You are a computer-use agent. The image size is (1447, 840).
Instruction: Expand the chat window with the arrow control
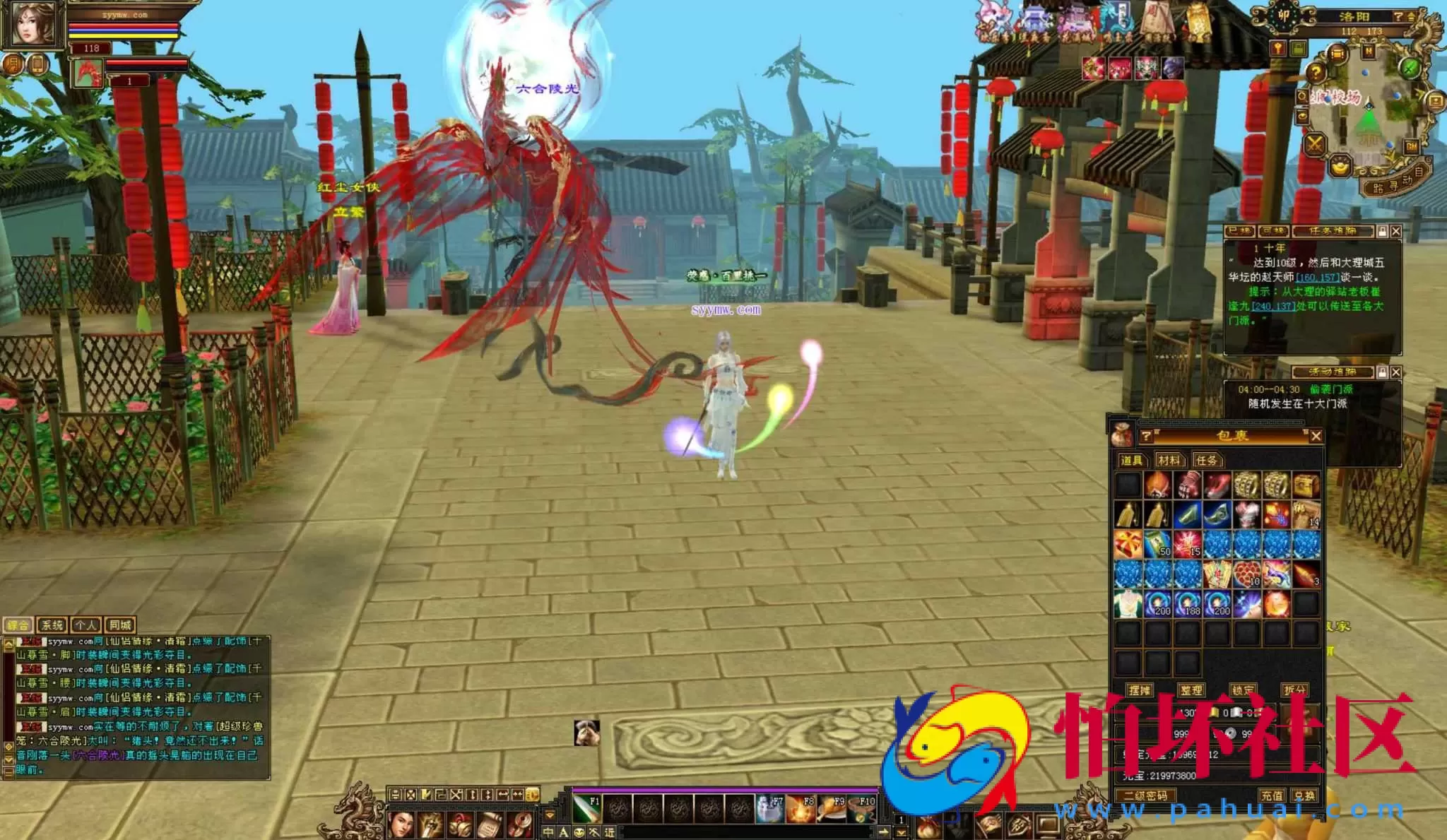(x=8, y=644)
